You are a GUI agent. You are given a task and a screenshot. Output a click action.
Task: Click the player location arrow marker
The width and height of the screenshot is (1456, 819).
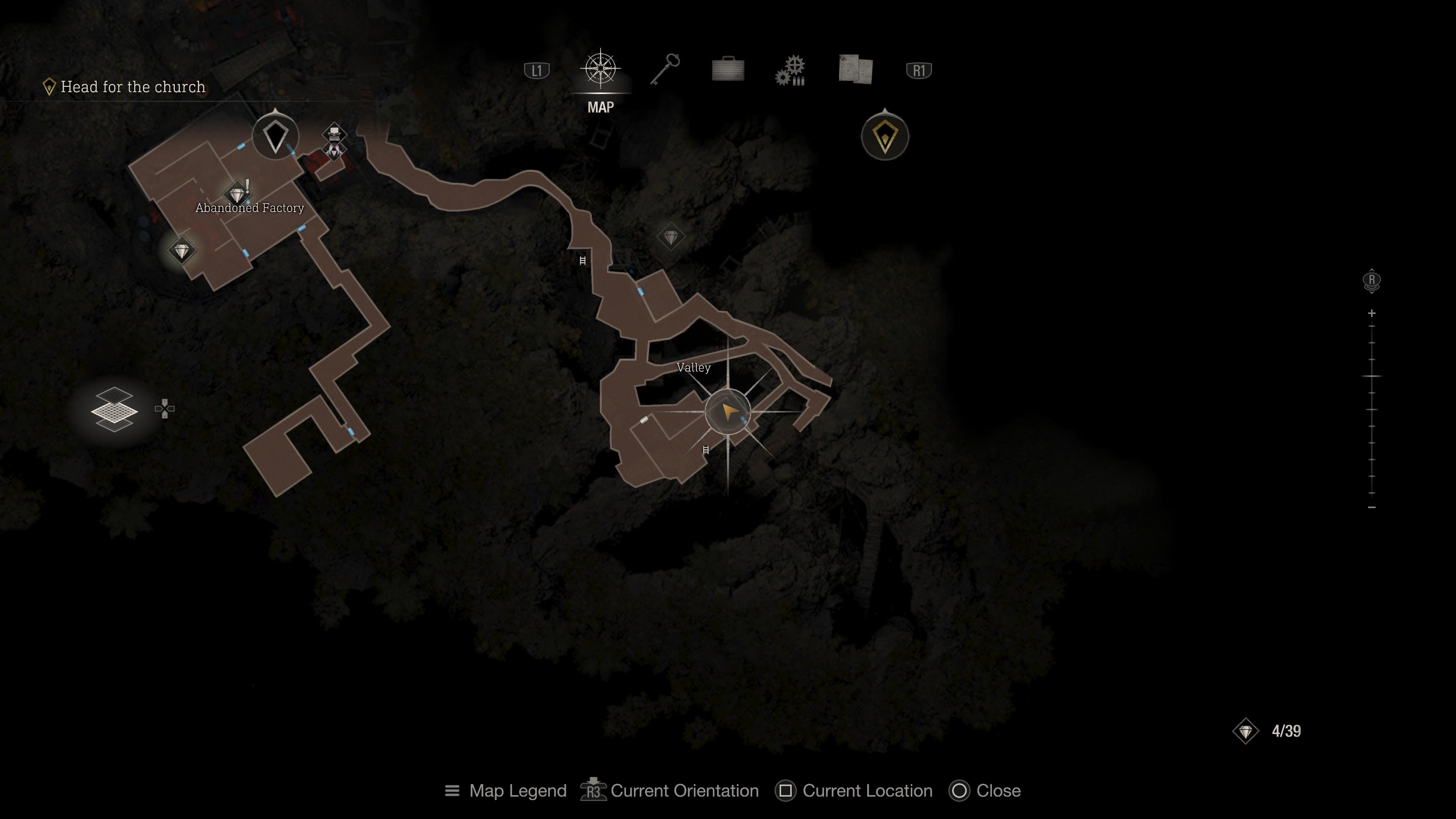[x=728, y=412]
